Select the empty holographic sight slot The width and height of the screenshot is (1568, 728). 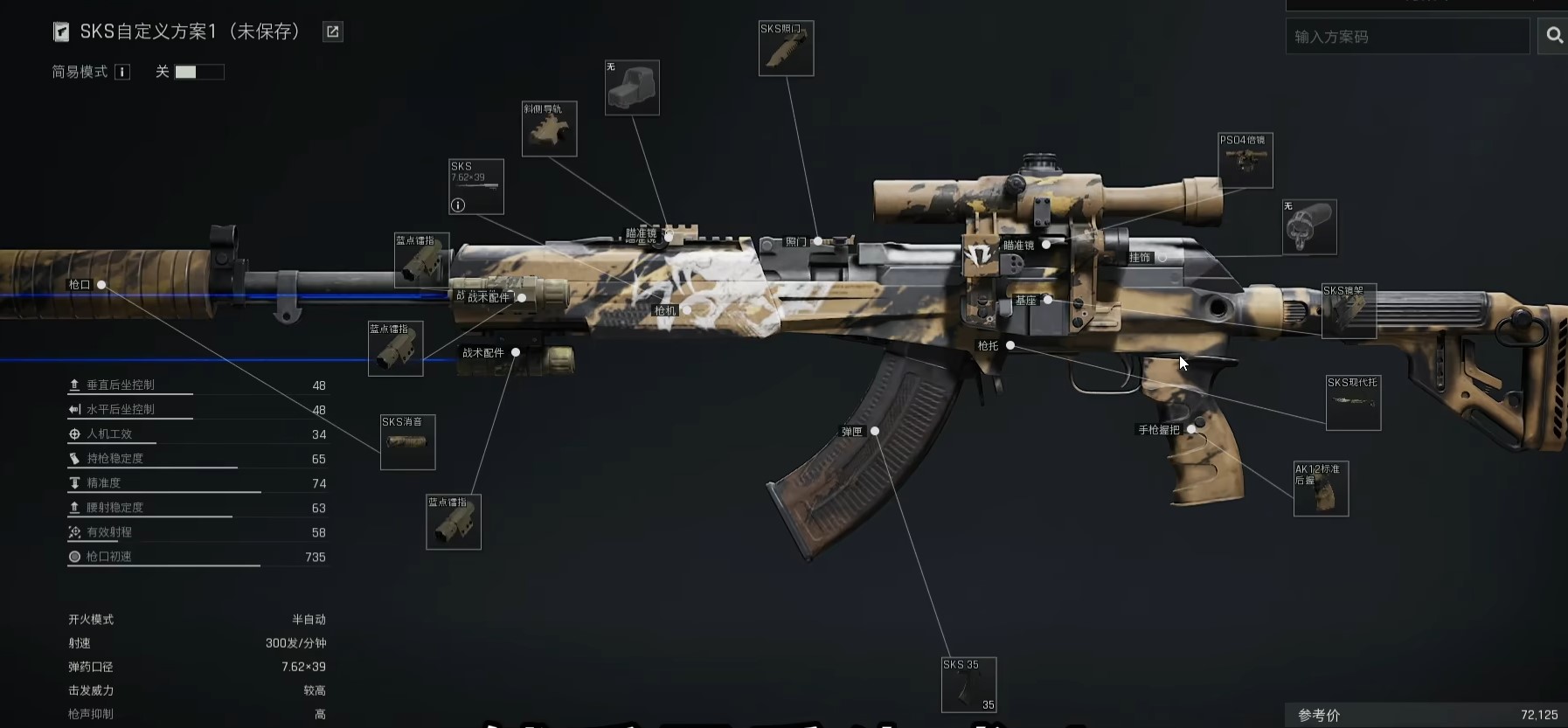[x=632, y=87]
